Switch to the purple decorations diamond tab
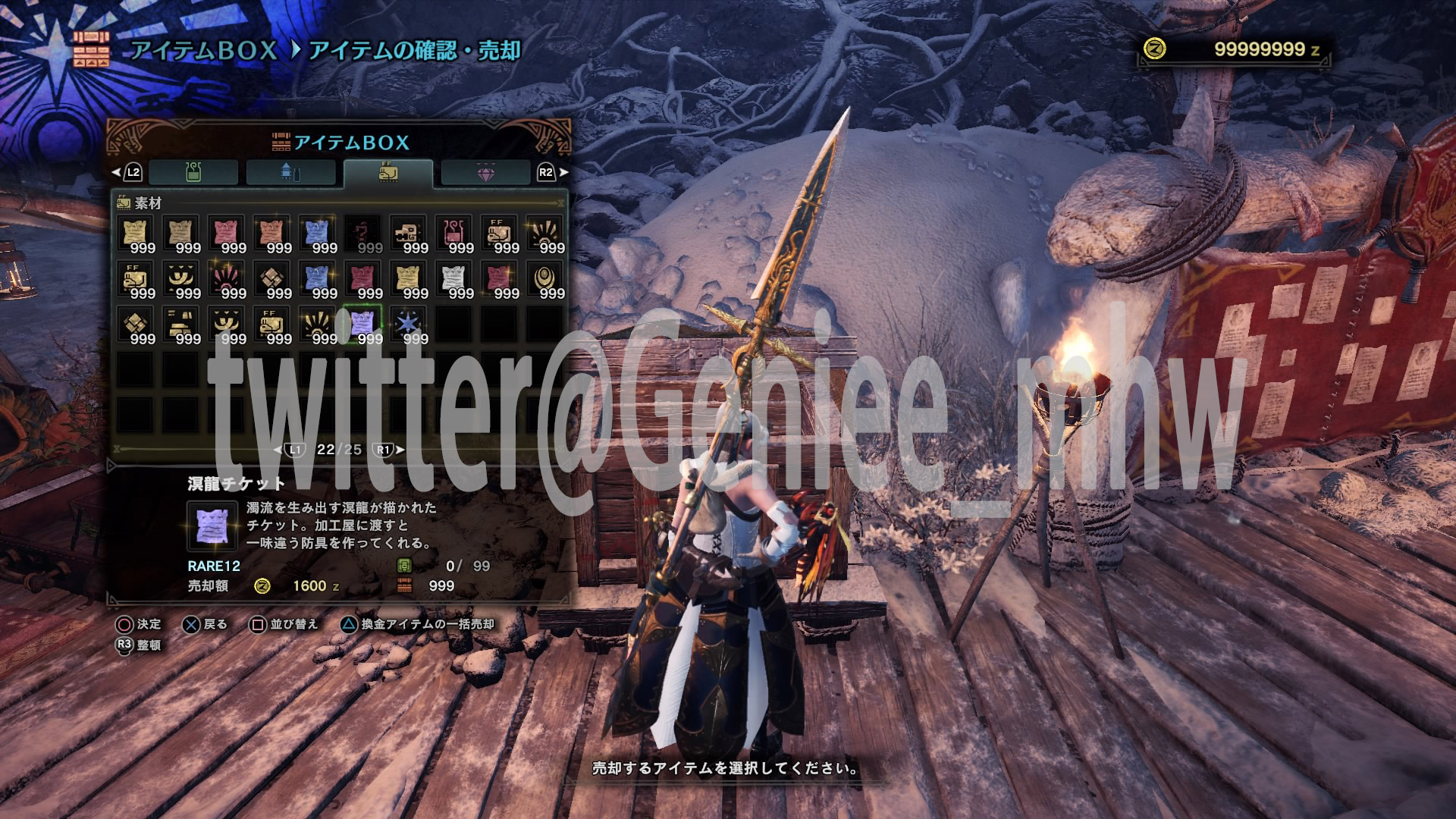The width and height of the screenshot is (1456, 819). (487, 171)
